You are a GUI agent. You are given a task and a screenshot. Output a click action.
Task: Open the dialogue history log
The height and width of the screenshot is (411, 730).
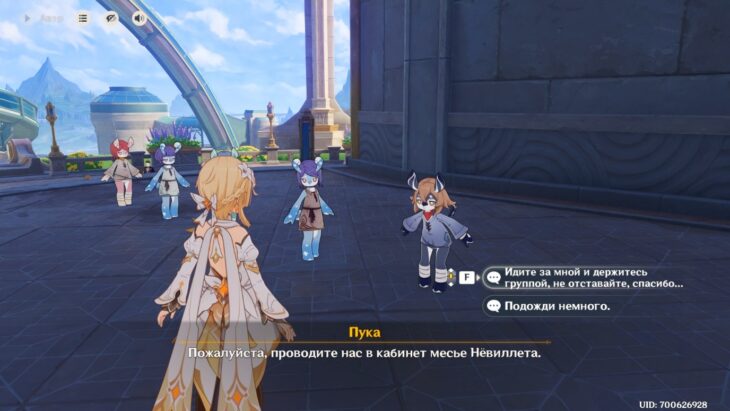click(83, 18)
